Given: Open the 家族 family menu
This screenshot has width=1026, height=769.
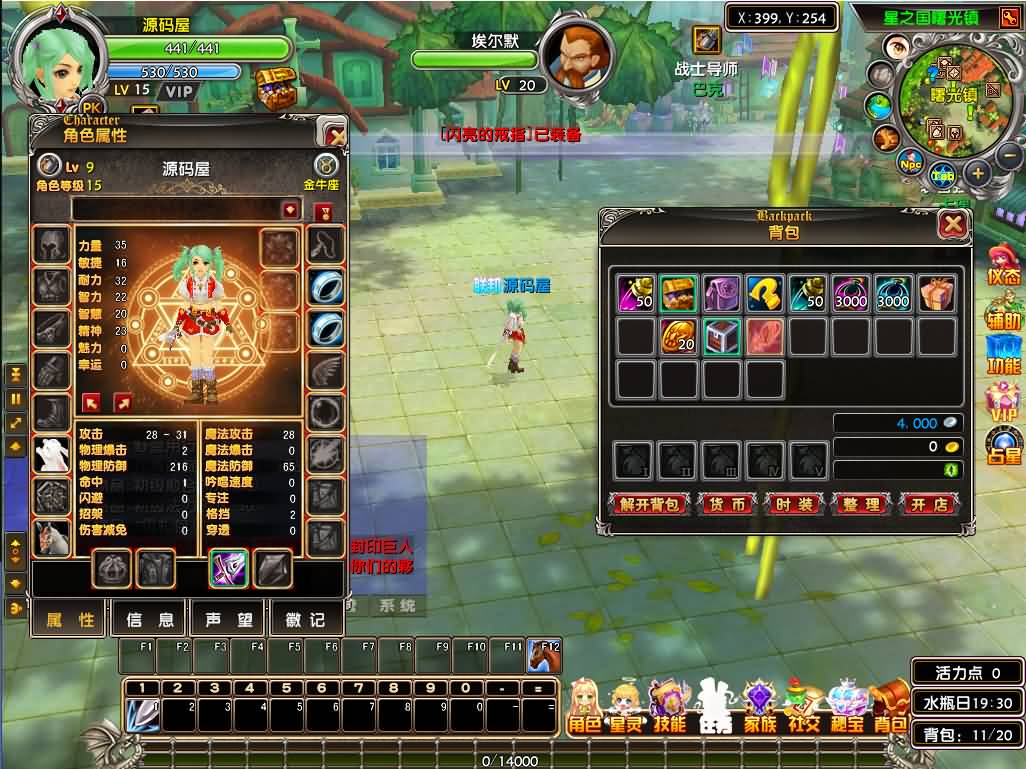Looking at the screenshot, I should (x=759, y=705).
